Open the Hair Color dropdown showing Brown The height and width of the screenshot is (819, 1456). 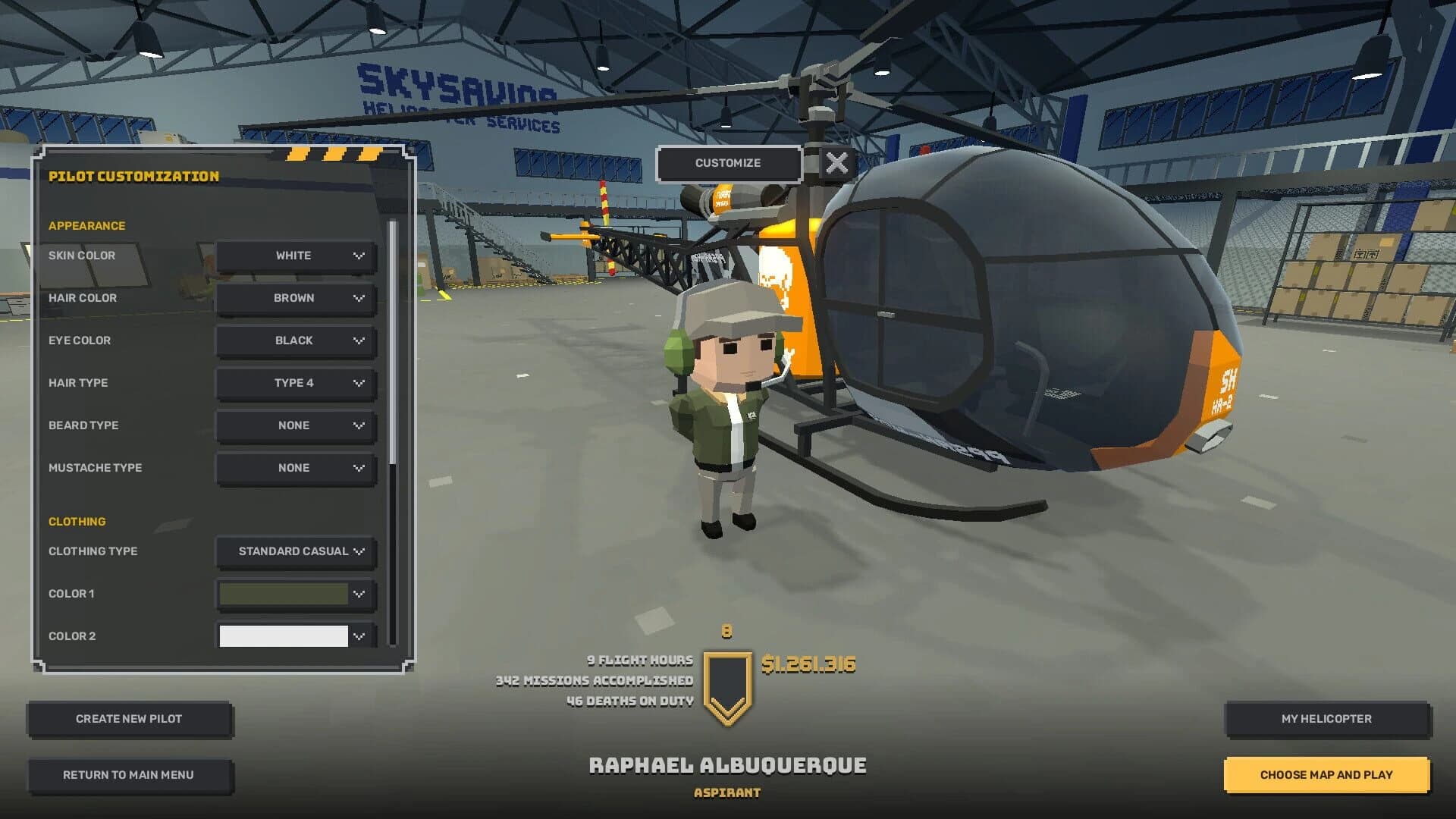[295, 298]
